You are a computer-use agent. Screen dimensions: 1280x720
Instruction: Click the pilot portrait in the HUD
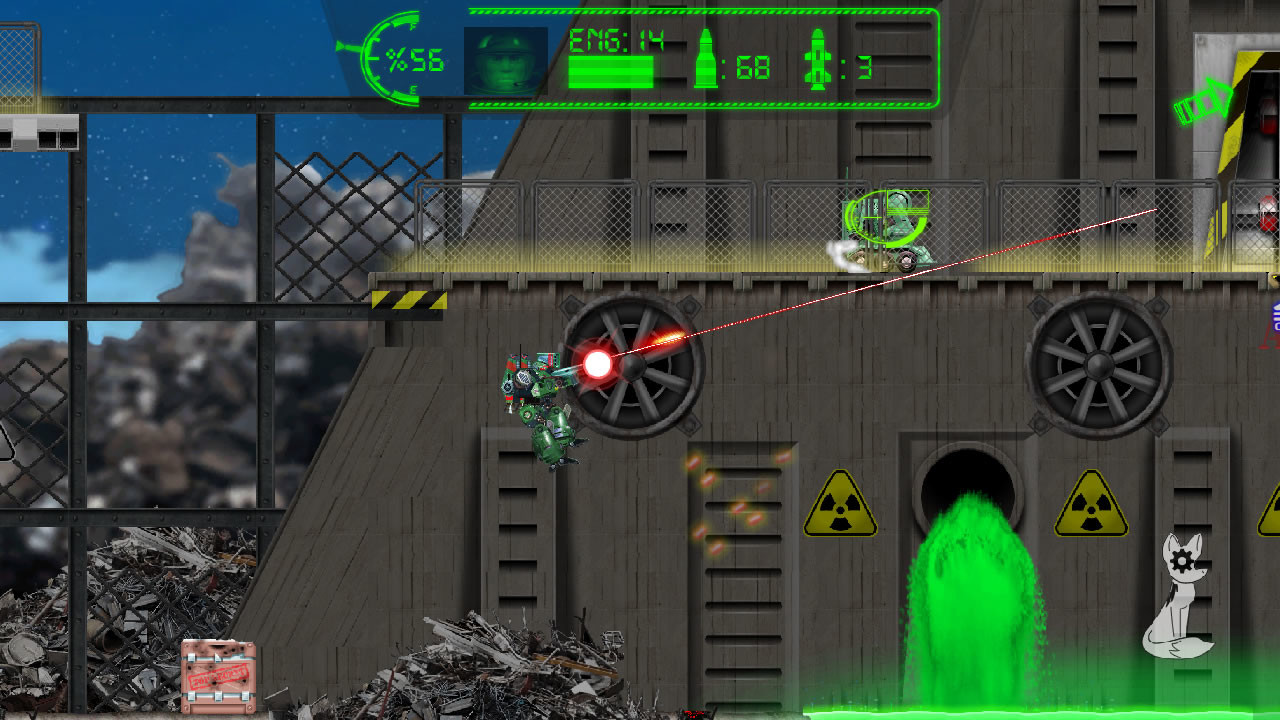tap(504, 62)
